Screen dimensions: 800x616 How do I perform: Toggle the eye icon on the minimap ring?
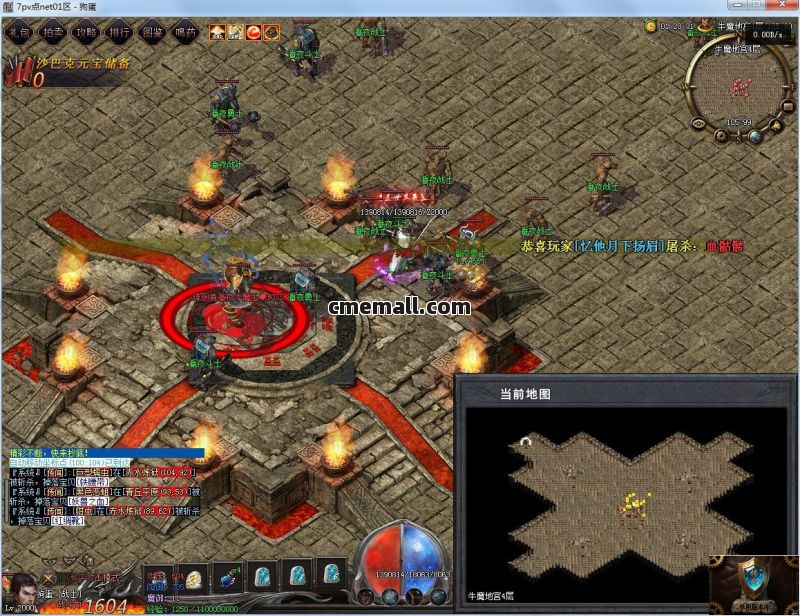(x=696, y=121)
